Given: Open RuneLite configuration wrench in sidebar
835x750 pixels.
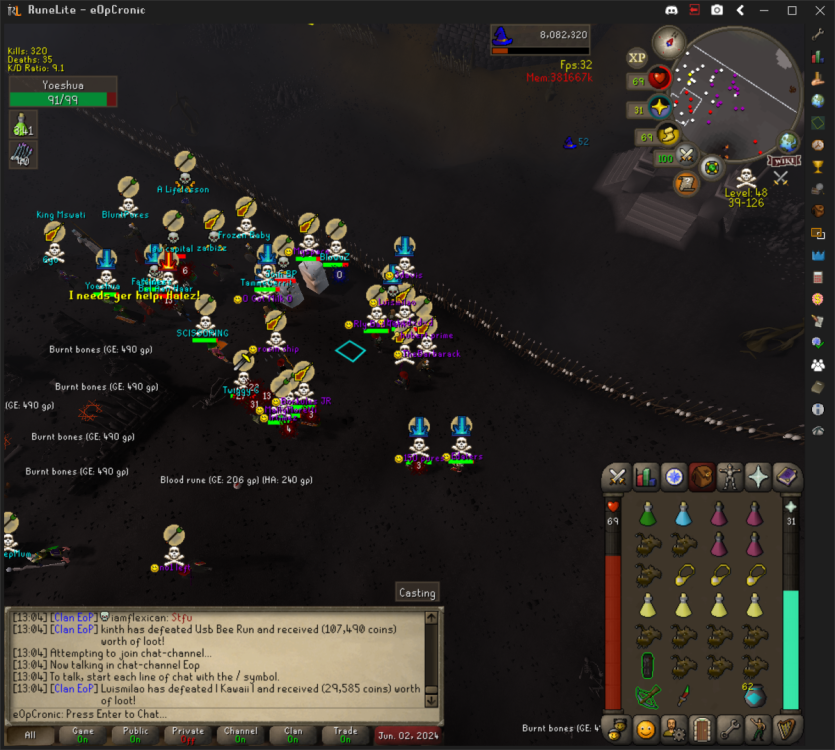Looking at the screenshot, I should 818,34.
